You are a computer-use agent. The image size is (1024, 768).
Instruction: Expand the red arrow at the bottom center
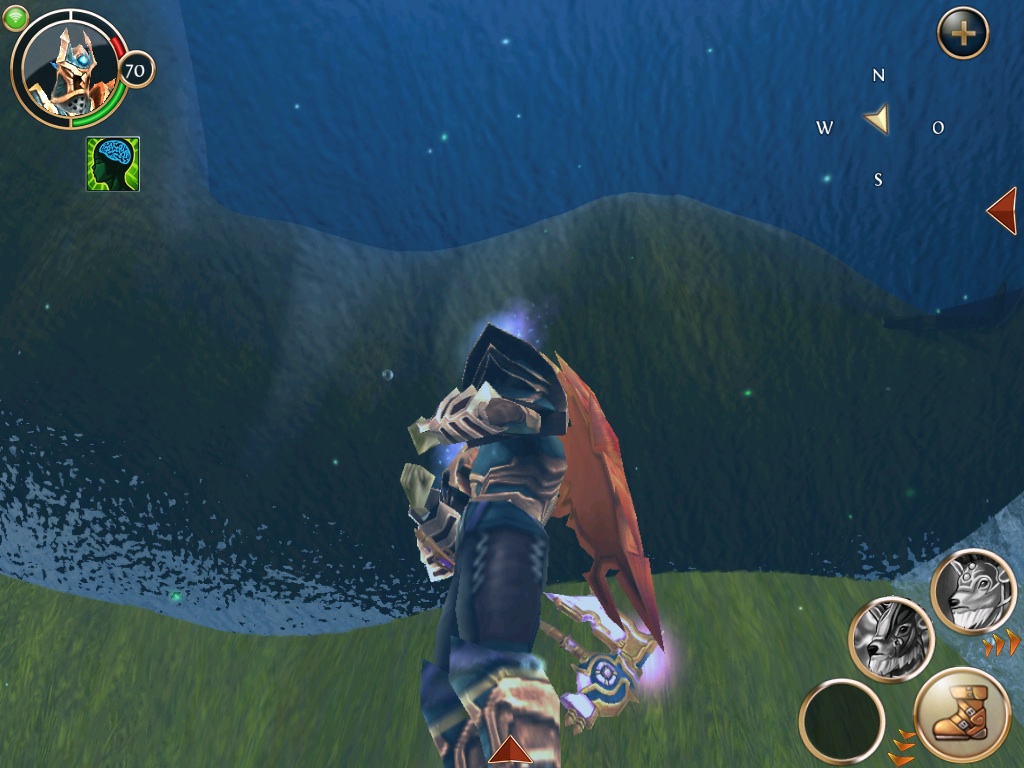click(510, 751)
